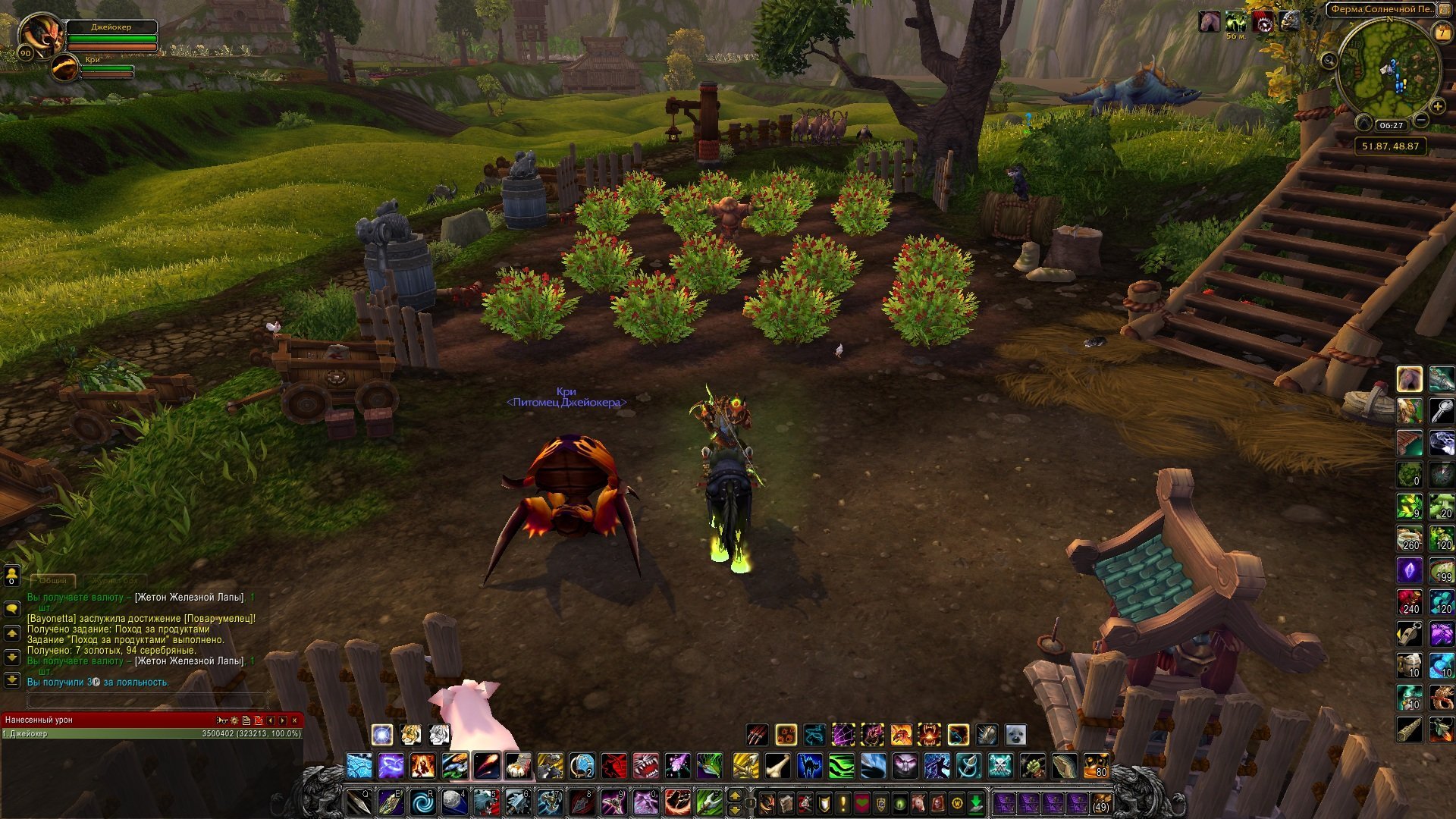Jump chat to the latest message
Image resolution: width=1456 pixels, height=819 pixels.
point(11,679)
